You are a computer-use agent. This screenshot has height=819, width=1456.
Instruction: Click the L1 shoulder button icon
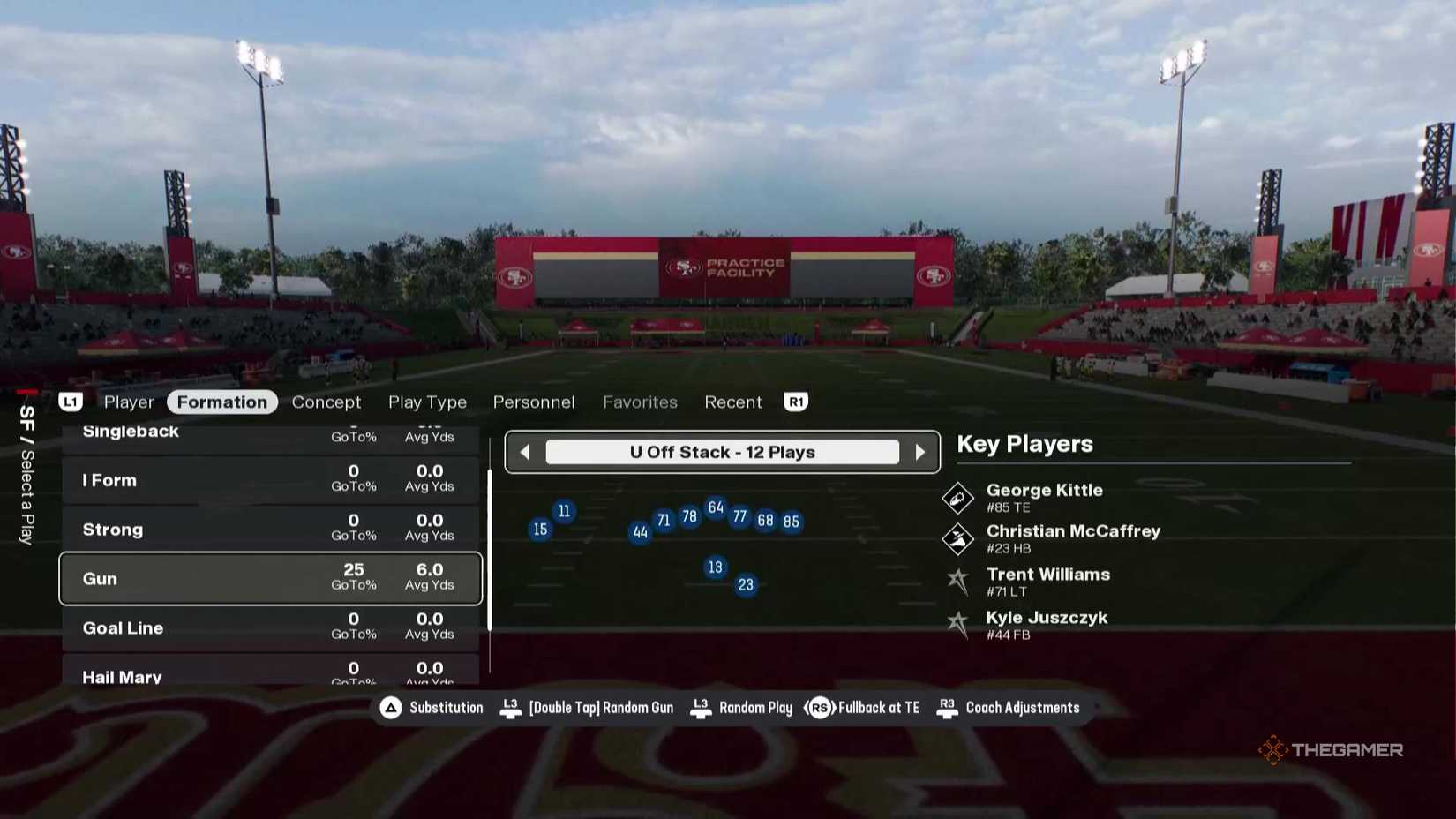(71, 402)
